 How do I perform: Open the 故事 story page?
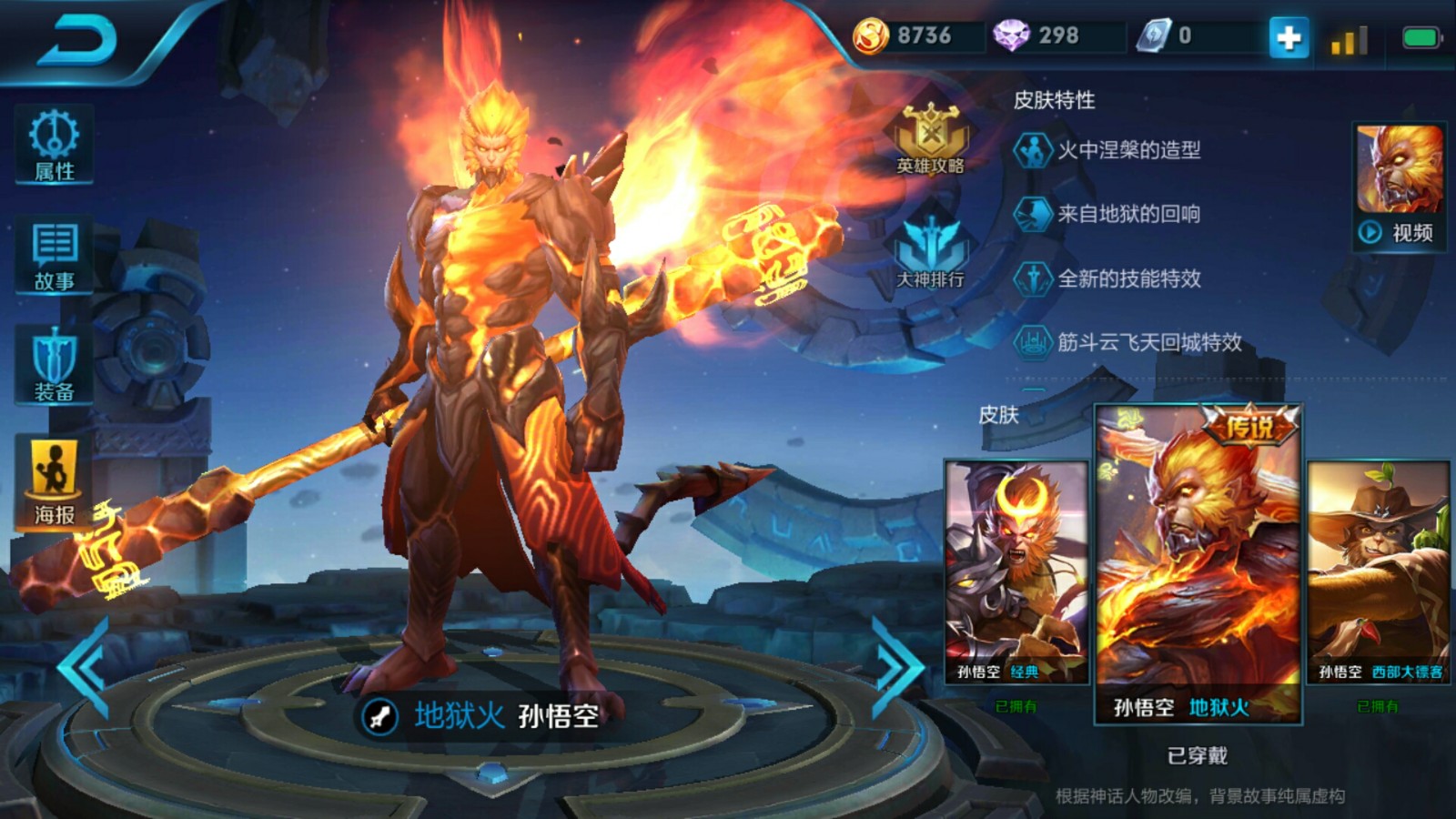click(54, 256)
